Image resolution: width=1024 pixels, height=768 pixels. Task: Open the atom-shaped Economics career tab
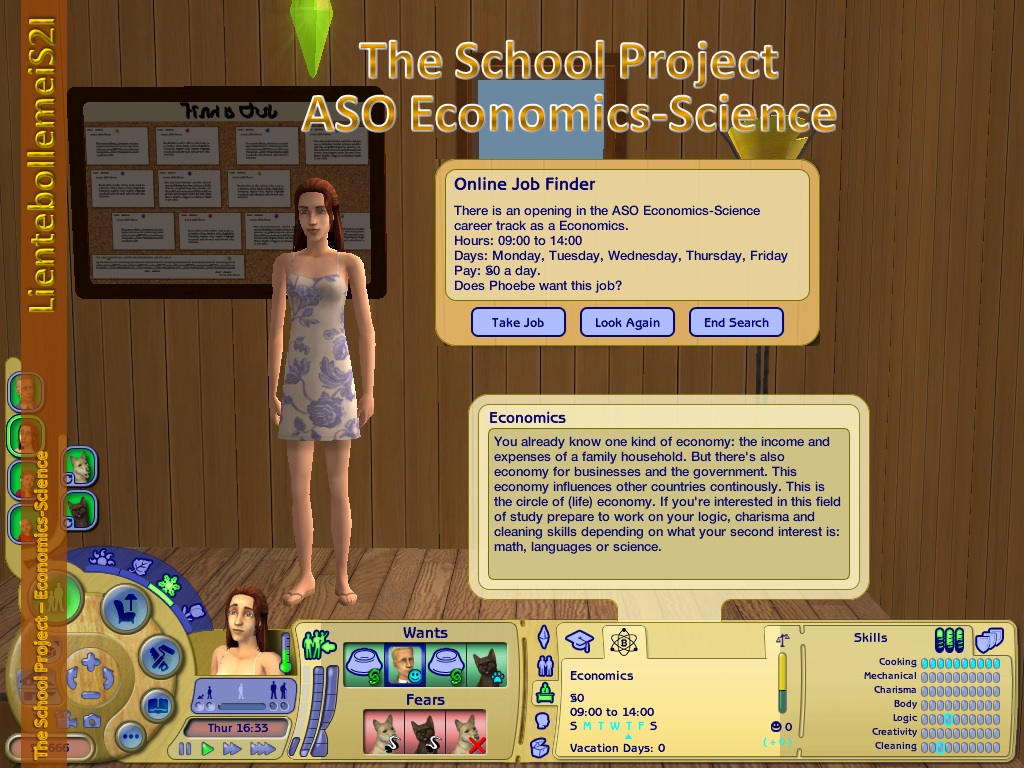(x=624, y=641)
